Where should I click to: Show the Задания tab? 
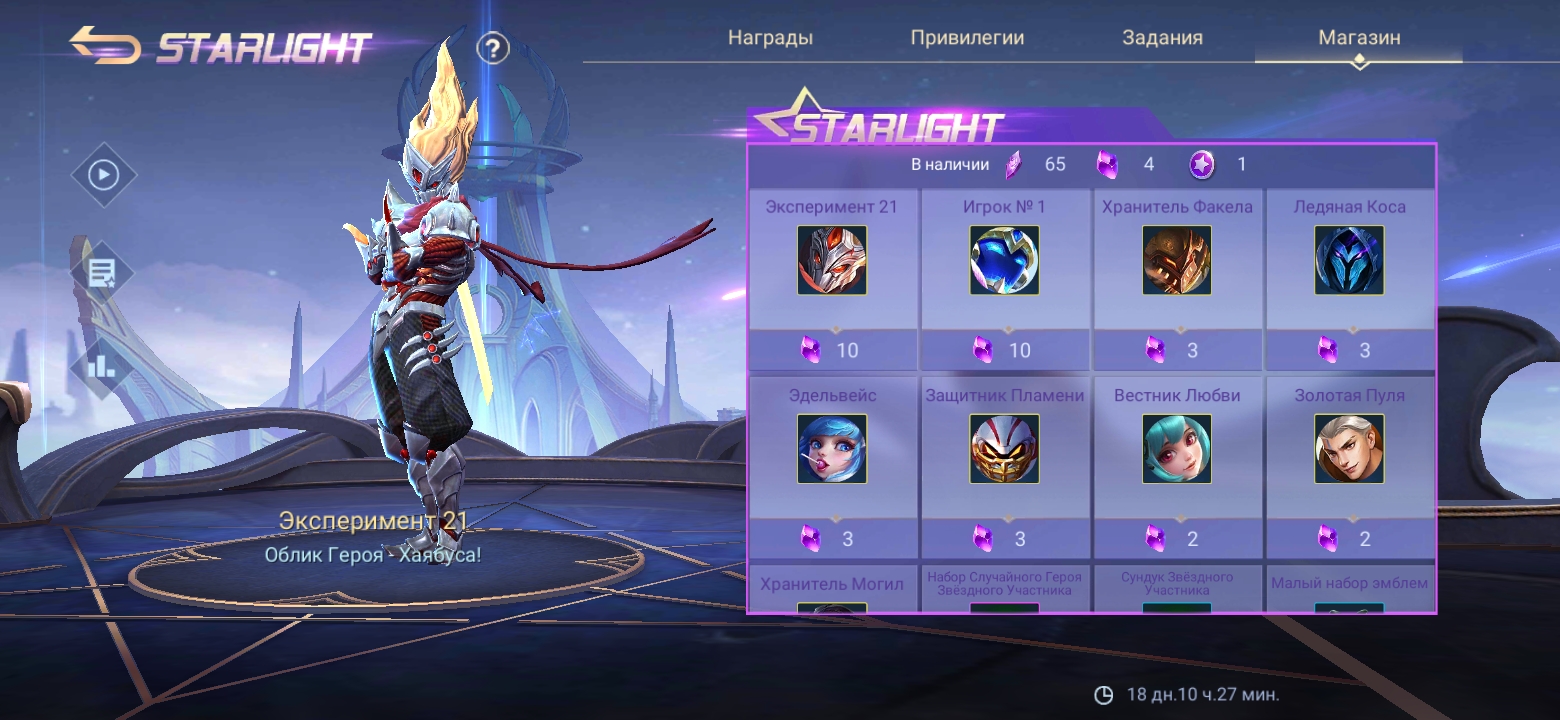click(1162, 38)
